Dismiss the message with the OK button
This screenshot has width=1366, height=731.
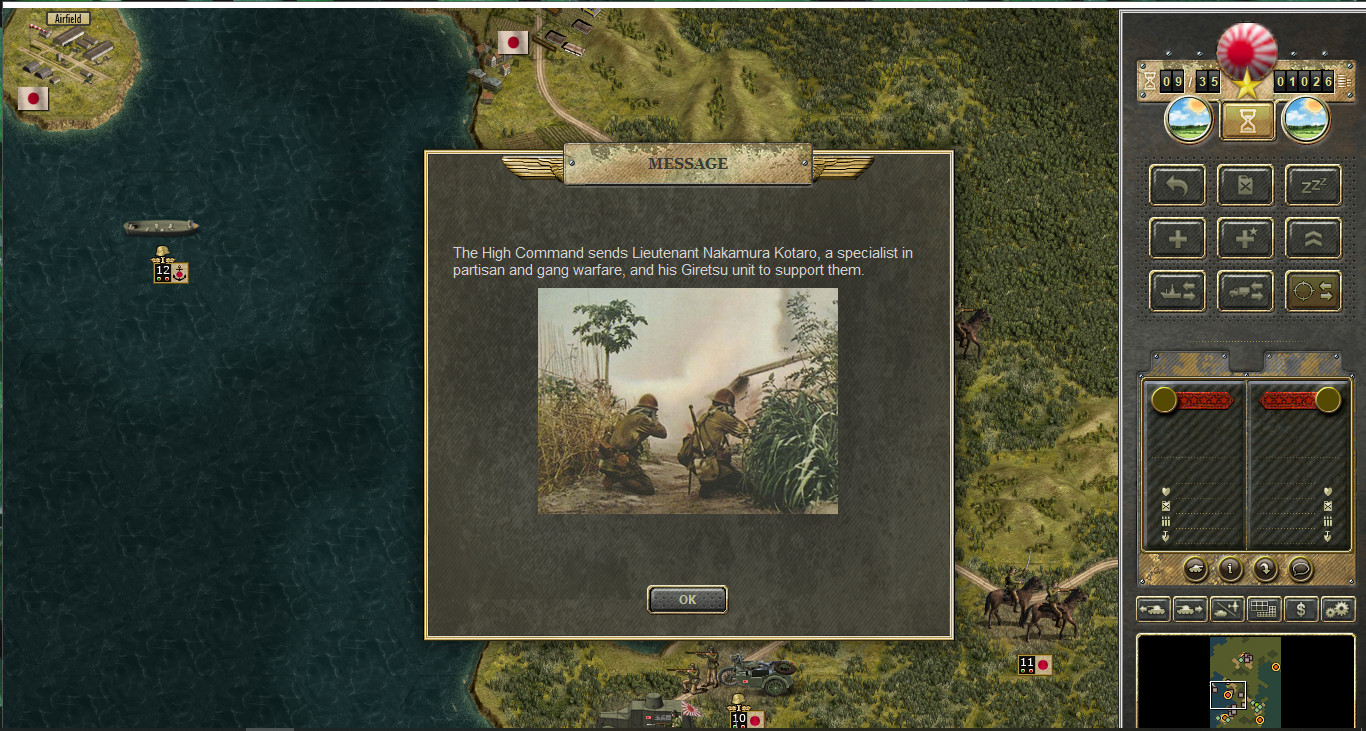pos(687,599)
